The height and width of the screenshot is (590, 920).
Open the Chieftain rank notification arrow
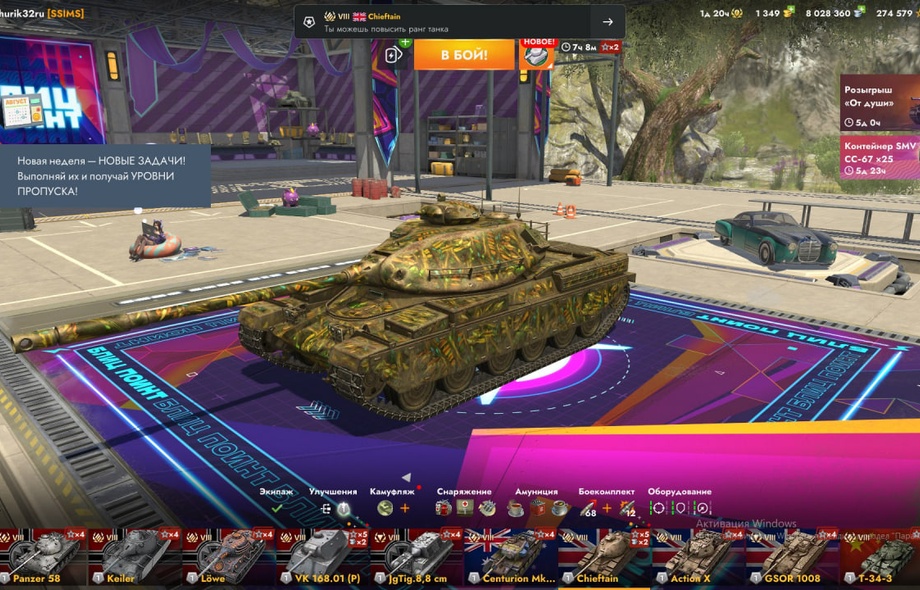point(607,22)
